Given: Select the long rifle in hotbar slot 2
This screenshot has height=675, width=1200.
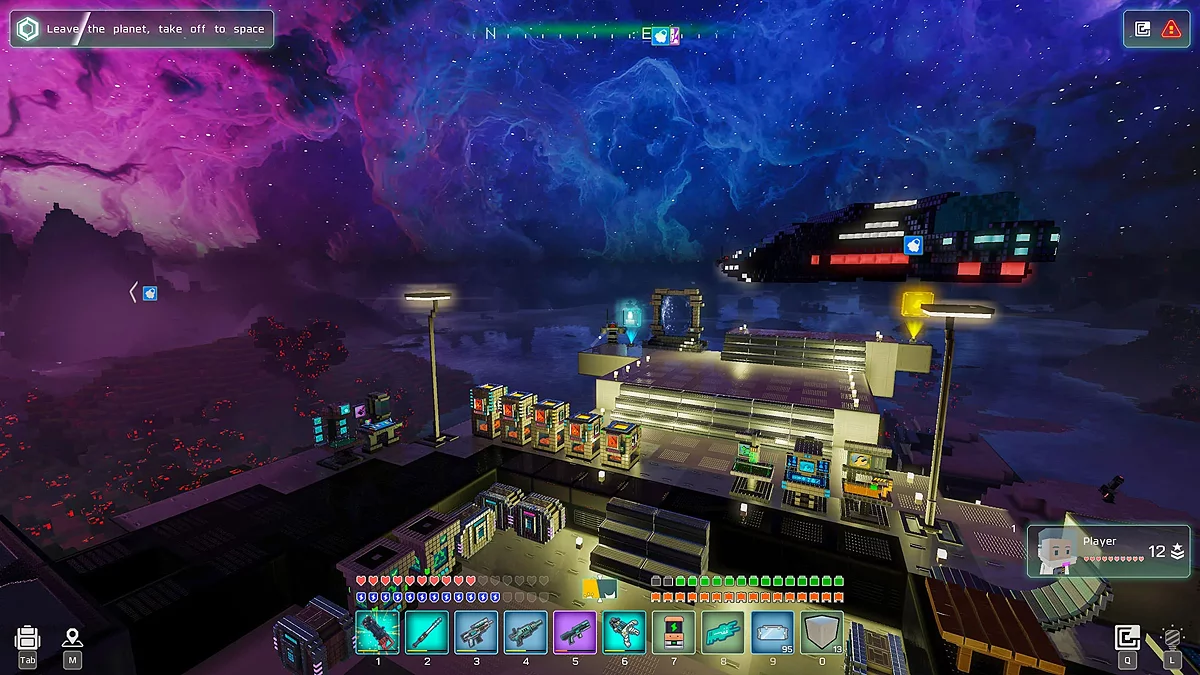Looking at the screenshot, I should (427, 632).
